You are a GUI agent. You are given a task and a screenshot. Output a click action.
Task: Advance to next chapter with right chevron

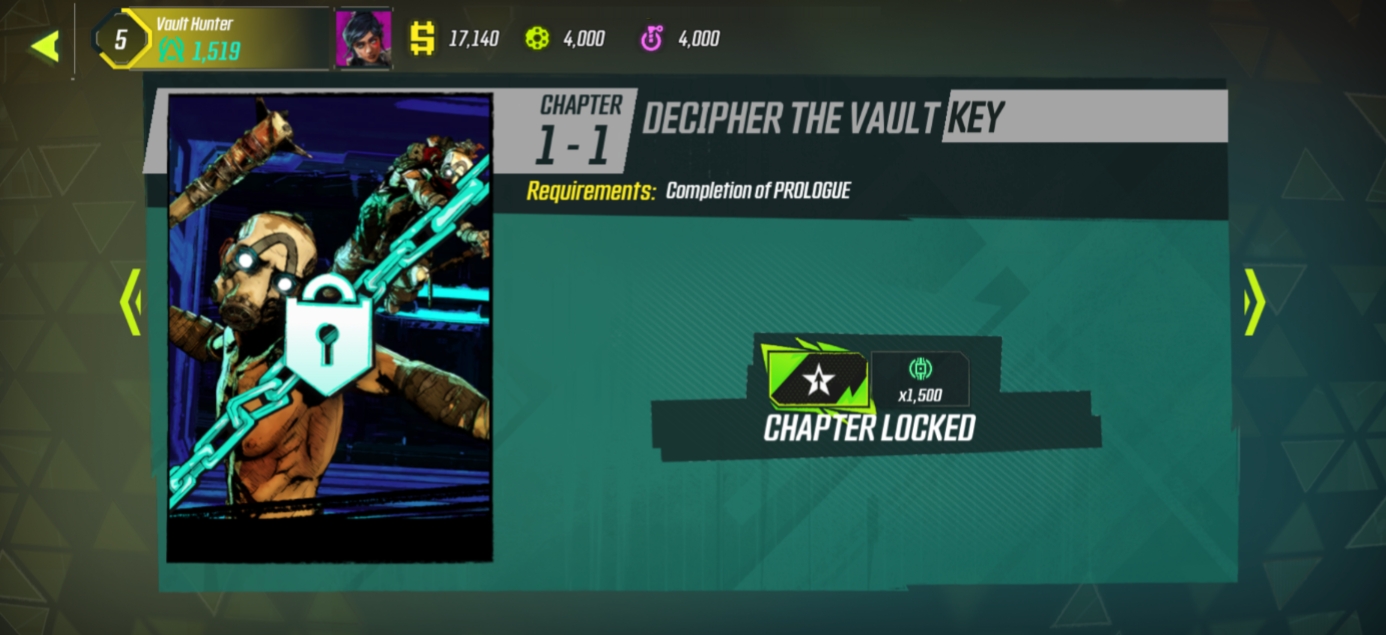point(1254,301)
